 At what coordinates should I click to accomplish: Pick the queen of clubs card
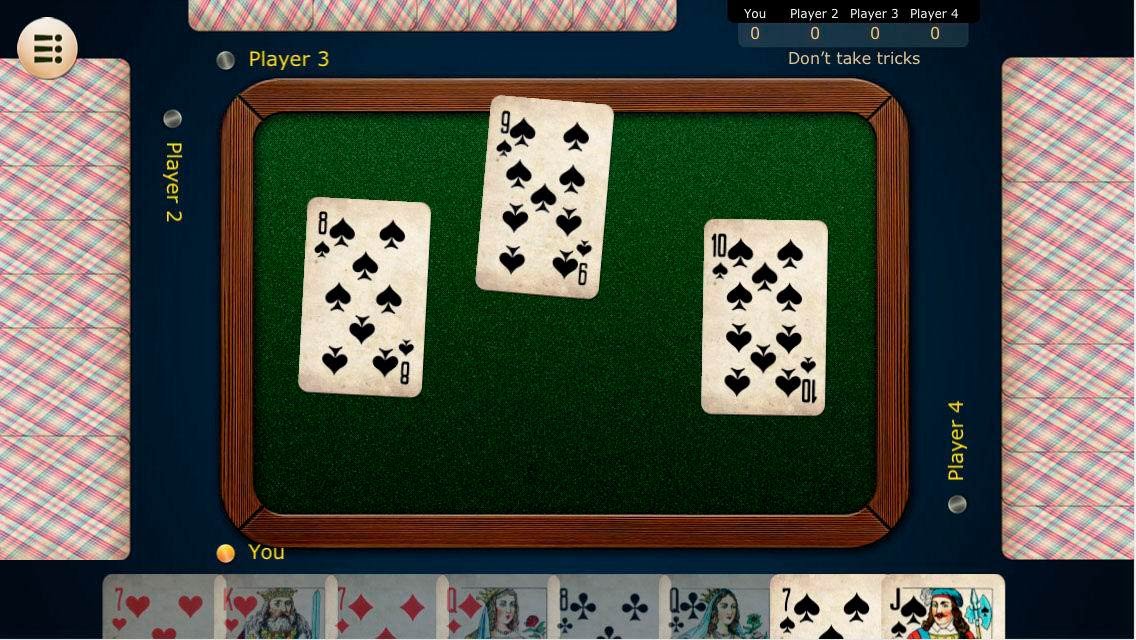click(x=713, y=608)
